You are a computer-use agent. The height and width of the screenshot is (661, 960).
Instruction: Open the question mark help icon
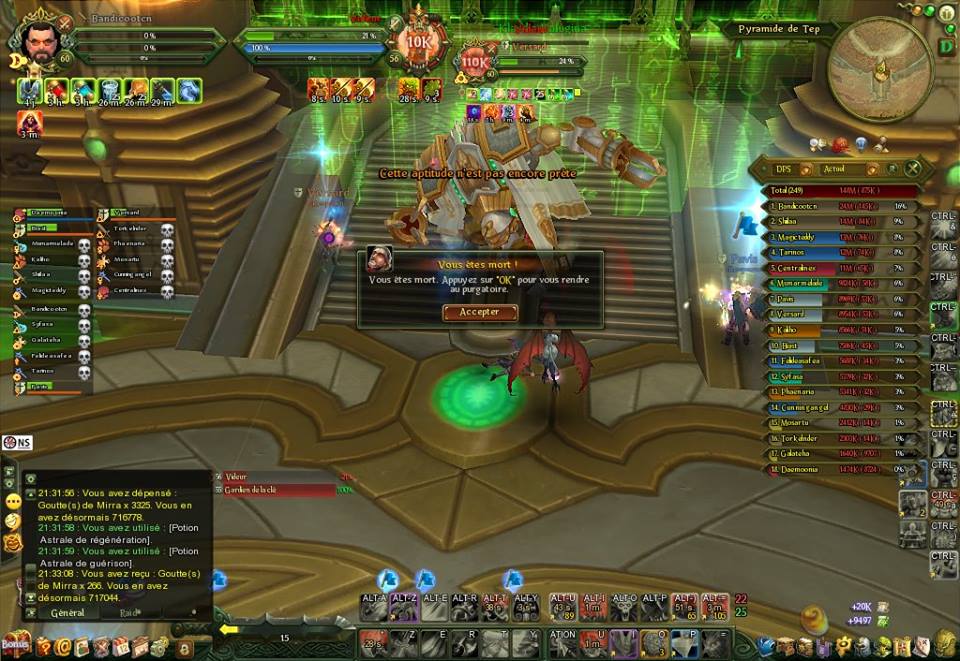coord(43,646)
